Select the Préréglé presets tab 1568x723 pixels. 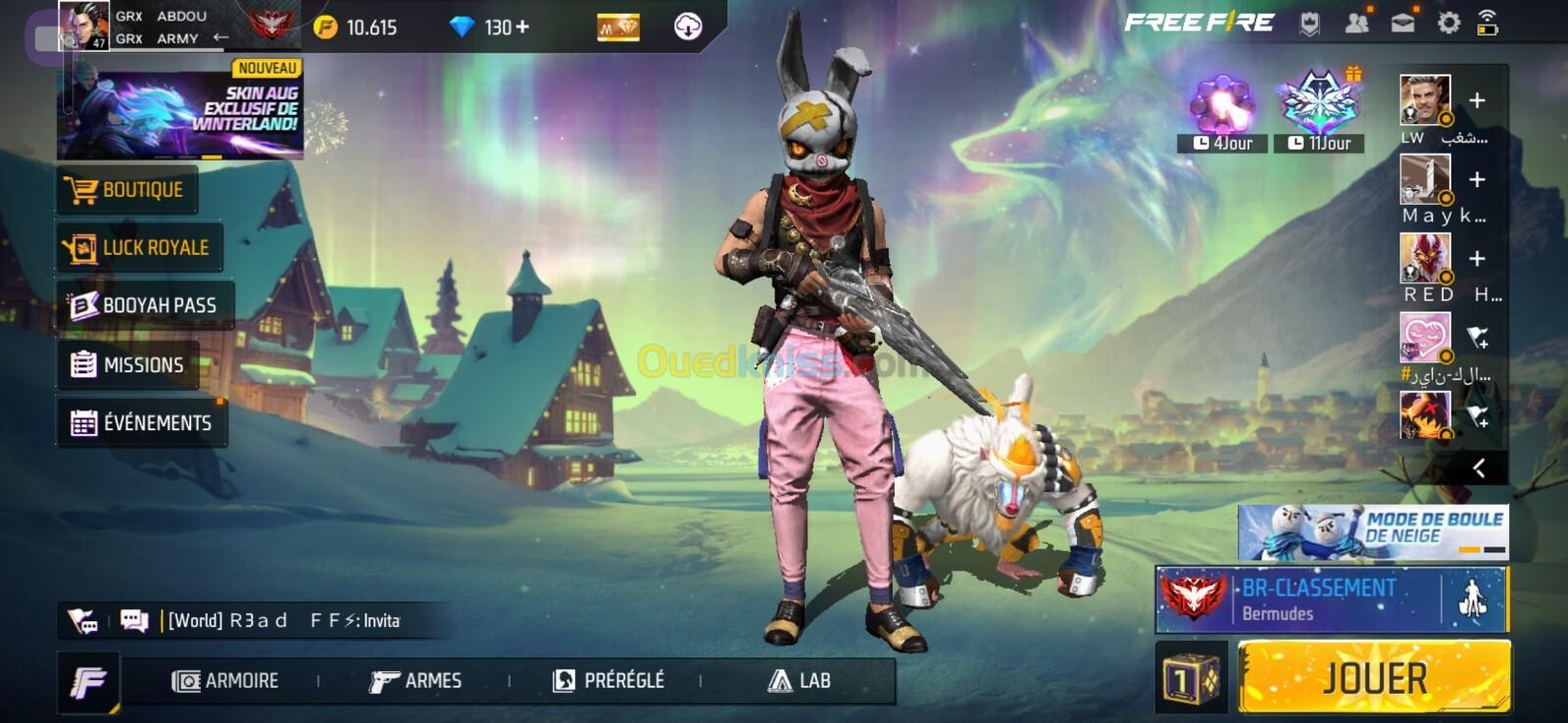pos(609,681)
